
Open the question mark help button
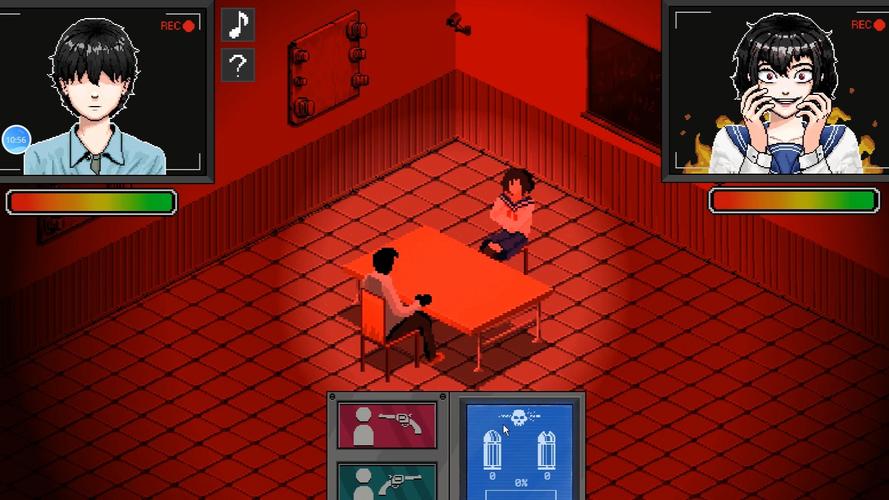pos(238,66)
